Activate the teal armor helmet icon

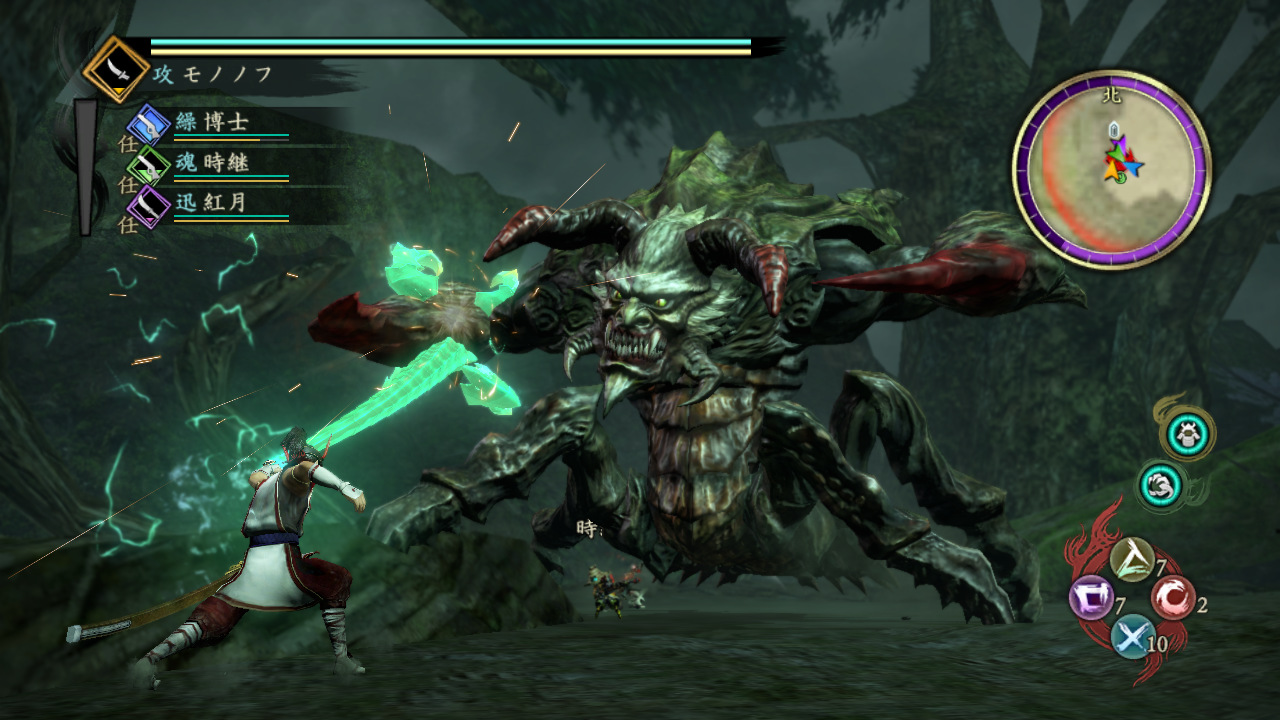[x=1189, y=433]
